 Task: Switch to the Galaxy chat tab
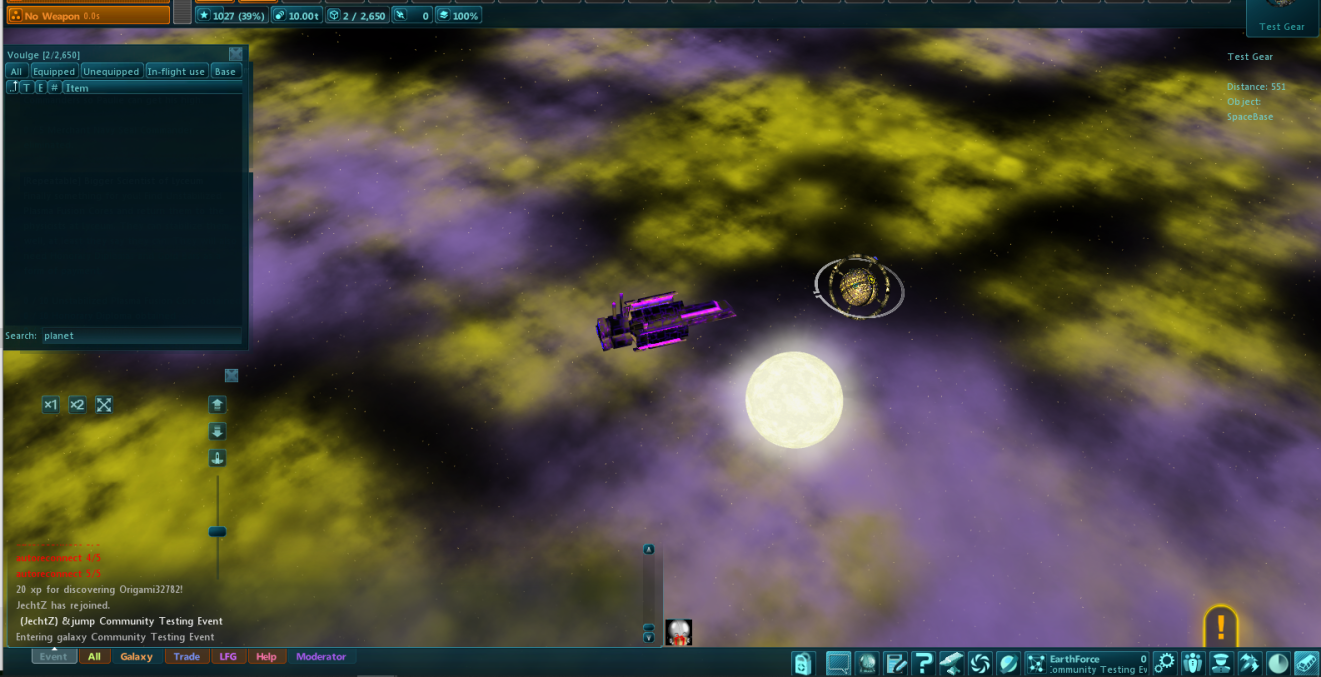136,657
